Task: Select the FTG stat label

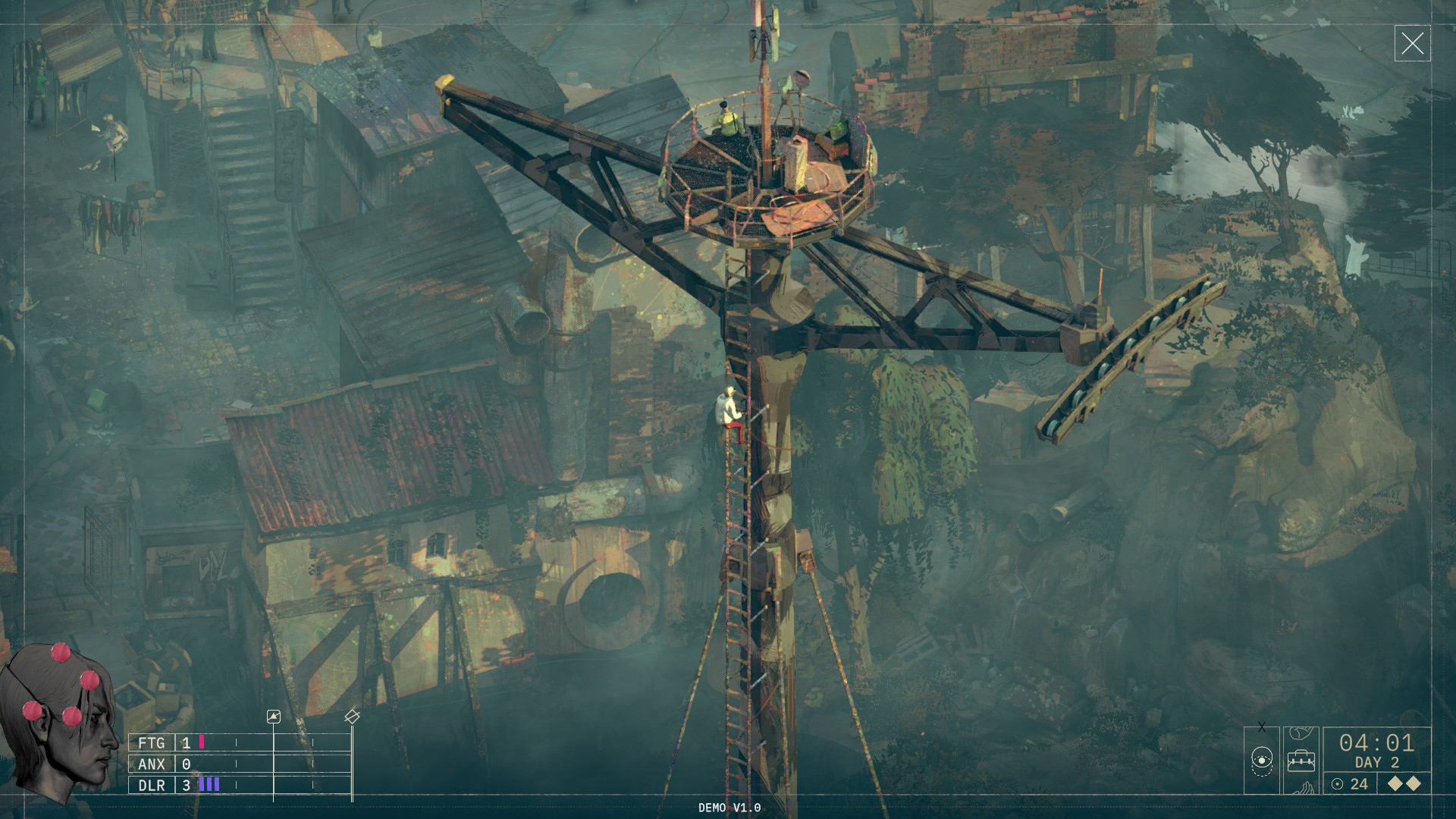Action: [152, 743]
